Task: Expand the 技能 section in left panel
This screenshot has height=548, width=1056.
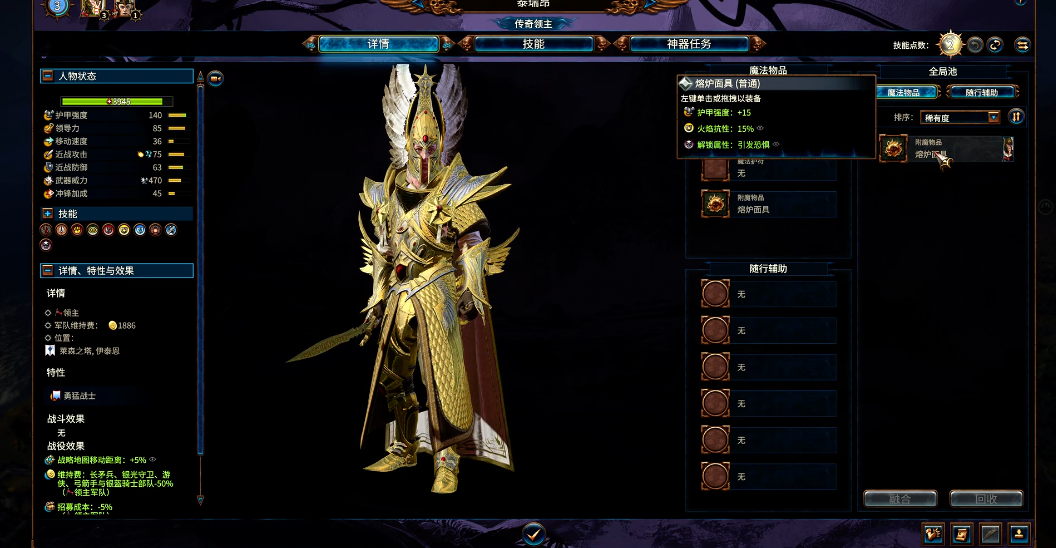Action: point(47,214)
